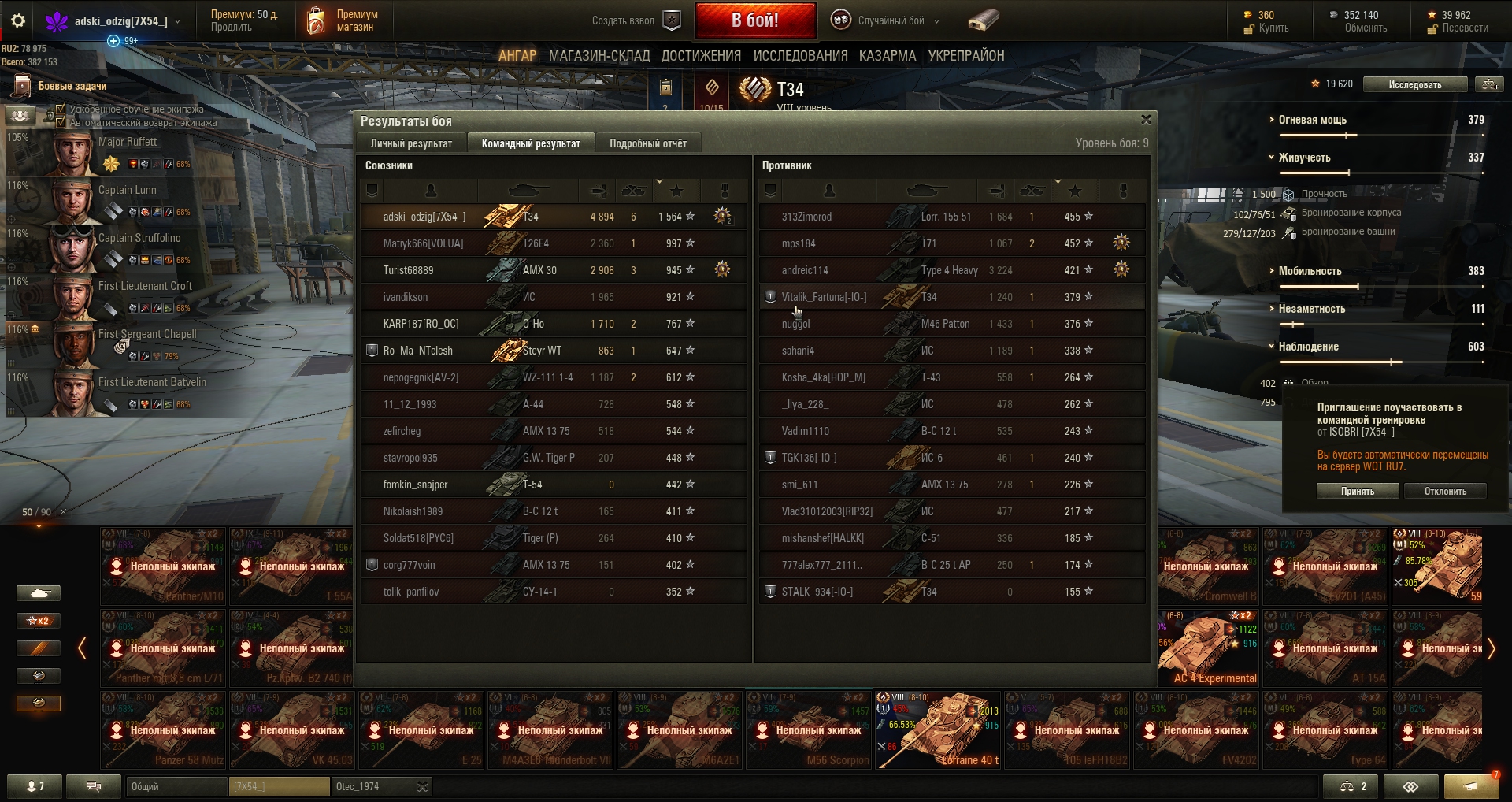The image size is (1512, 802).
Task: Click the Исследовать button
Action: click(1414, 84)
